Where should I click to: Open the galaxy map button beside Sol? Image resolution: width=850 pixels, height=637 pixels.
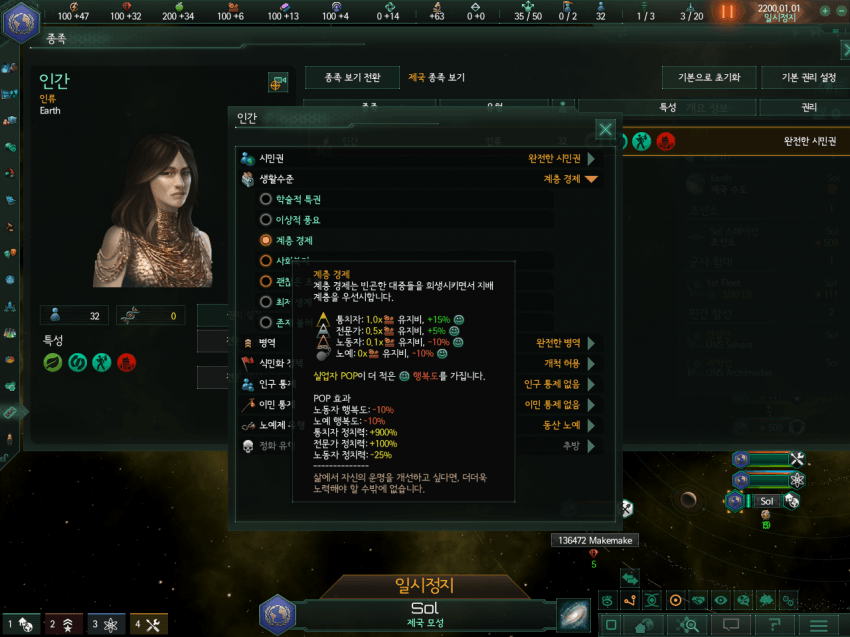click(x=575, y=613)
